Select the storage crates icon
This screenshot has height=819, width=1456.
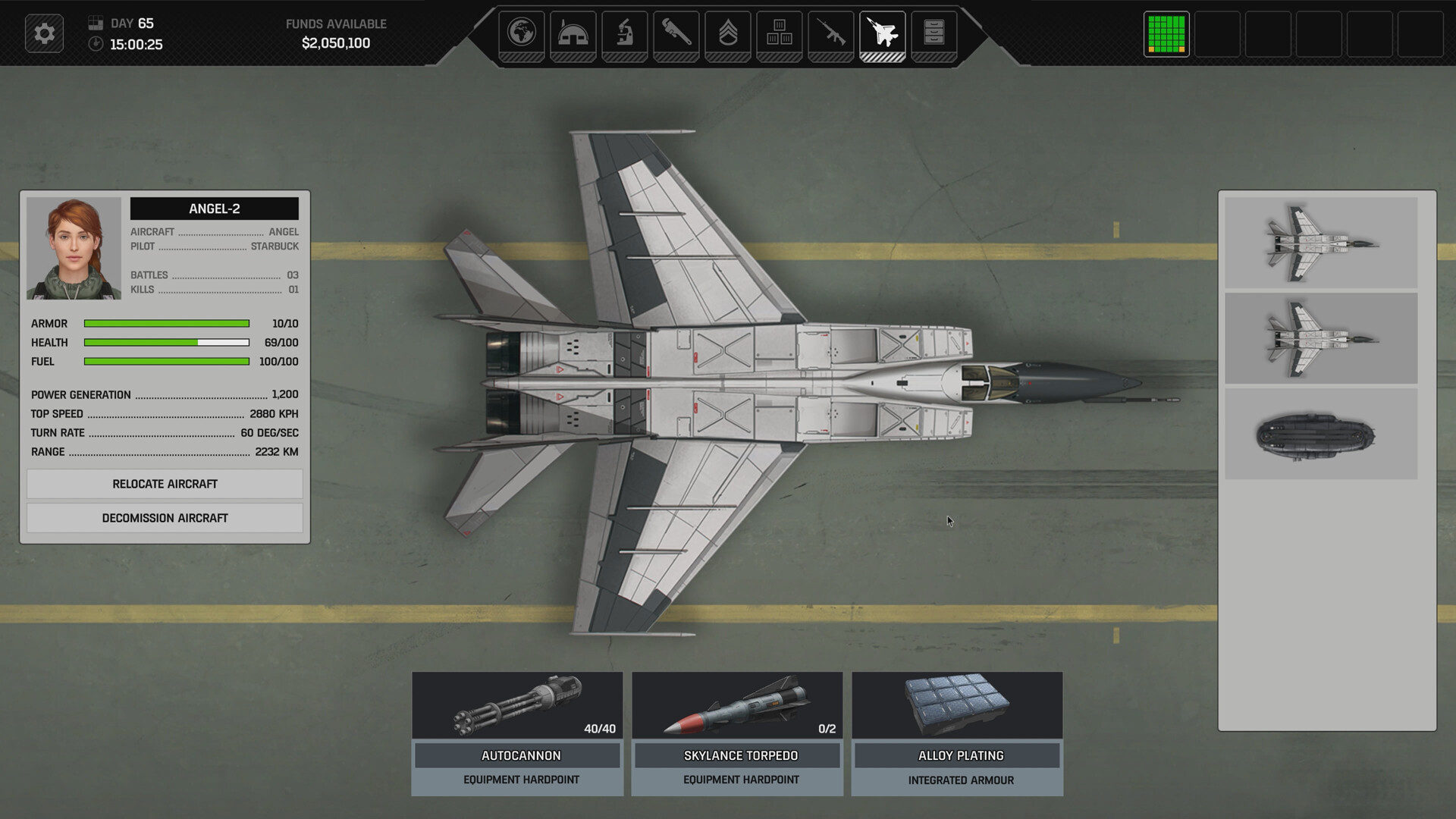point(780,33)
